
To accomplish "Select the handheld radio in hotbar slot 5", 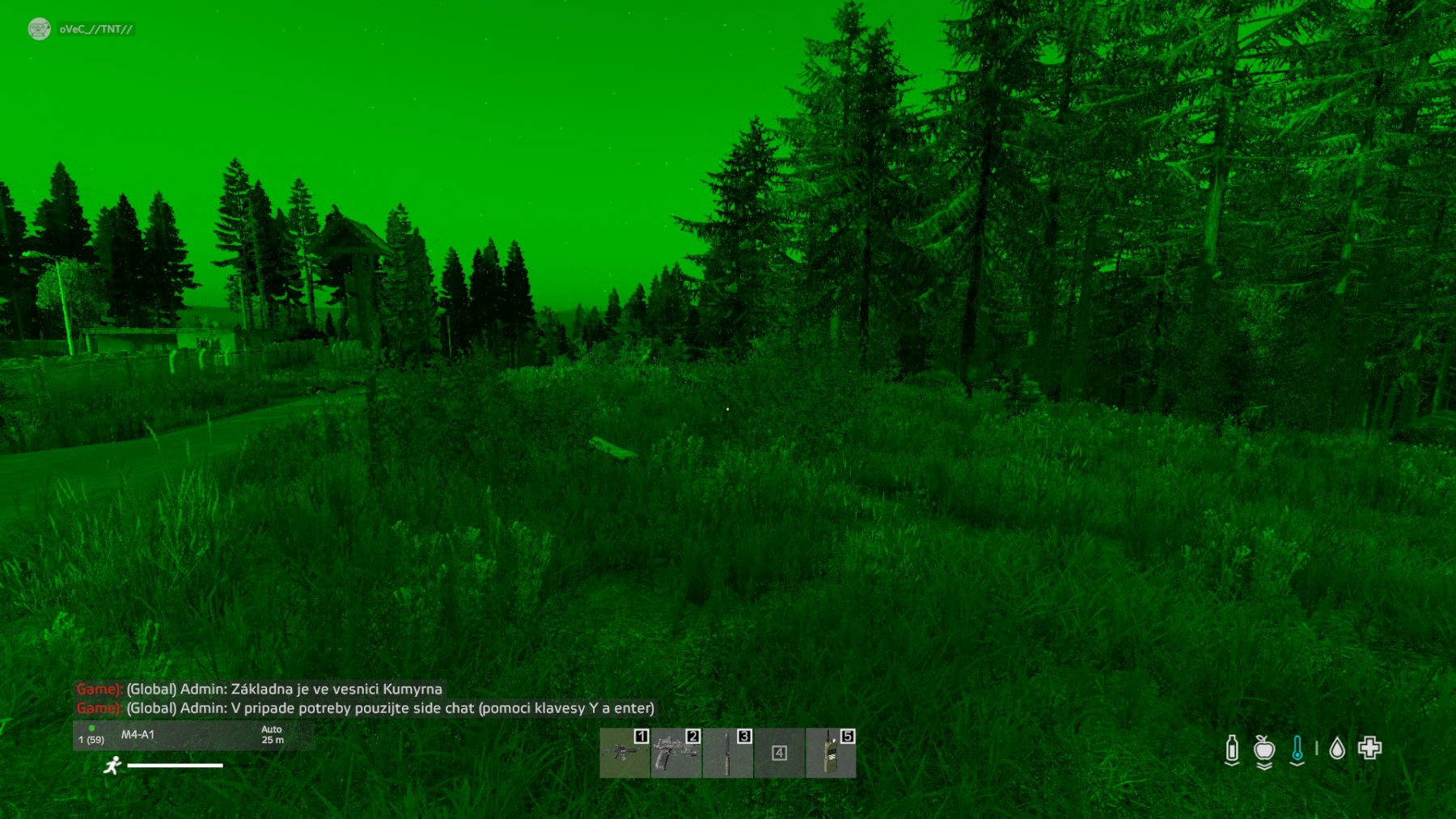I will [x=831, y=753].
